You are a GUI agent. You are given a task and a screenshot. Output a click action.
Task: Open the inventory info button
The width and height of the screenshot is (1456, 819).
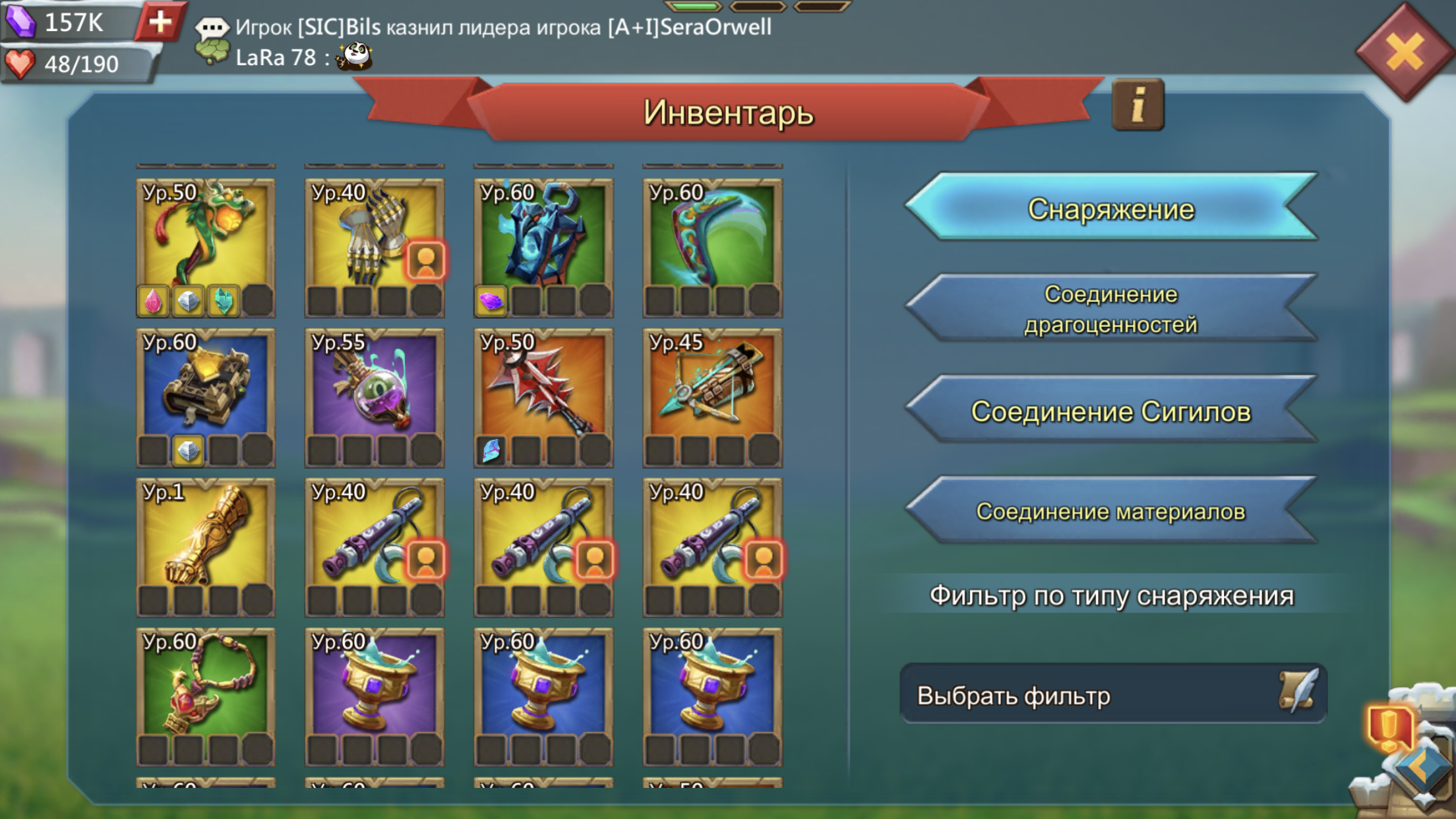1137,106
